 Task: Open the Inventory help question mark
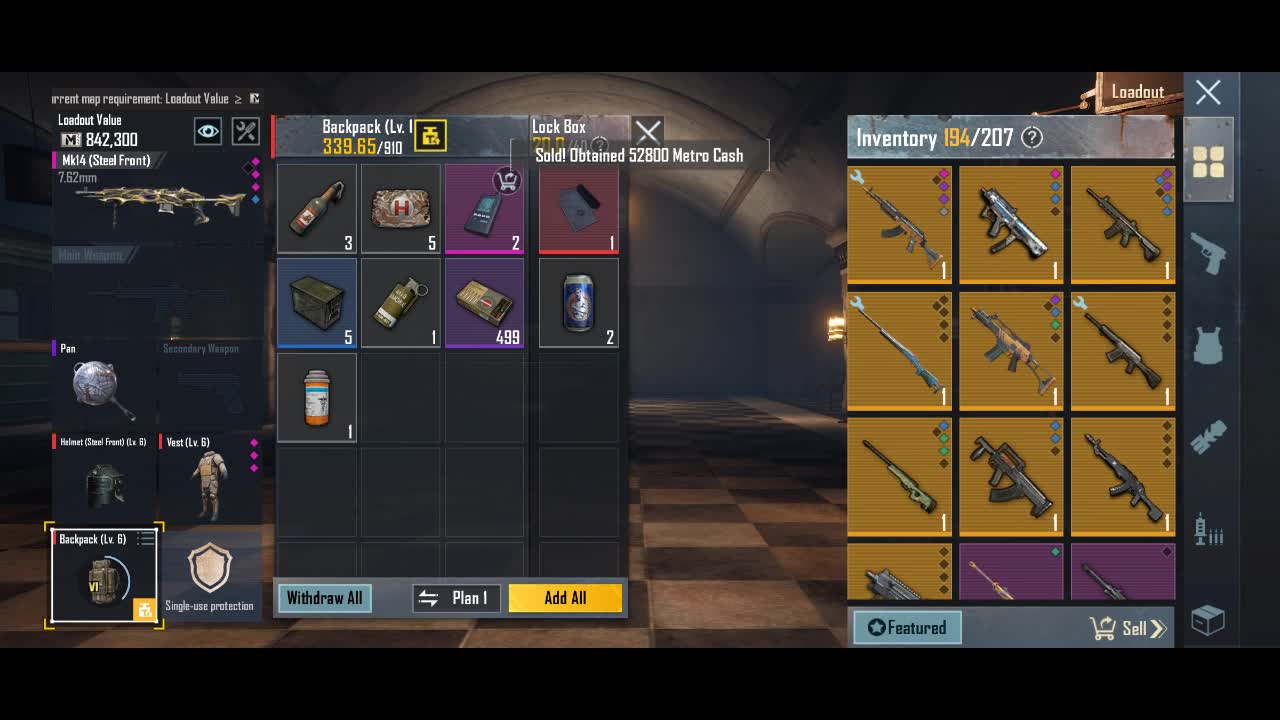pos(1032,138)
